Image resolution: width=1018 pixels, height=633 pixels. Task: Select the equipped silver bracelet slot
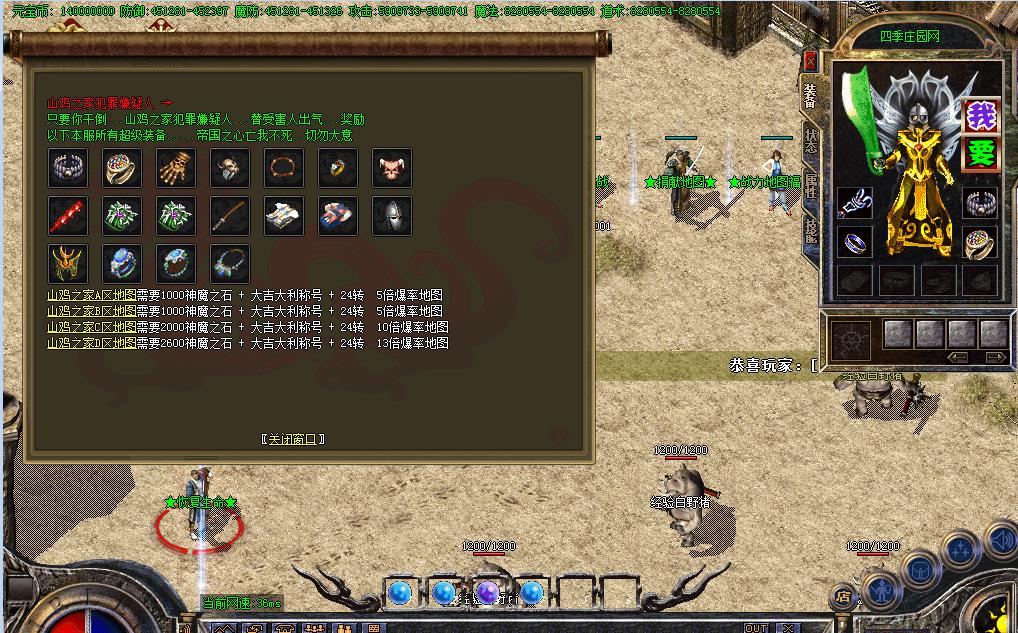click(981, 203)
